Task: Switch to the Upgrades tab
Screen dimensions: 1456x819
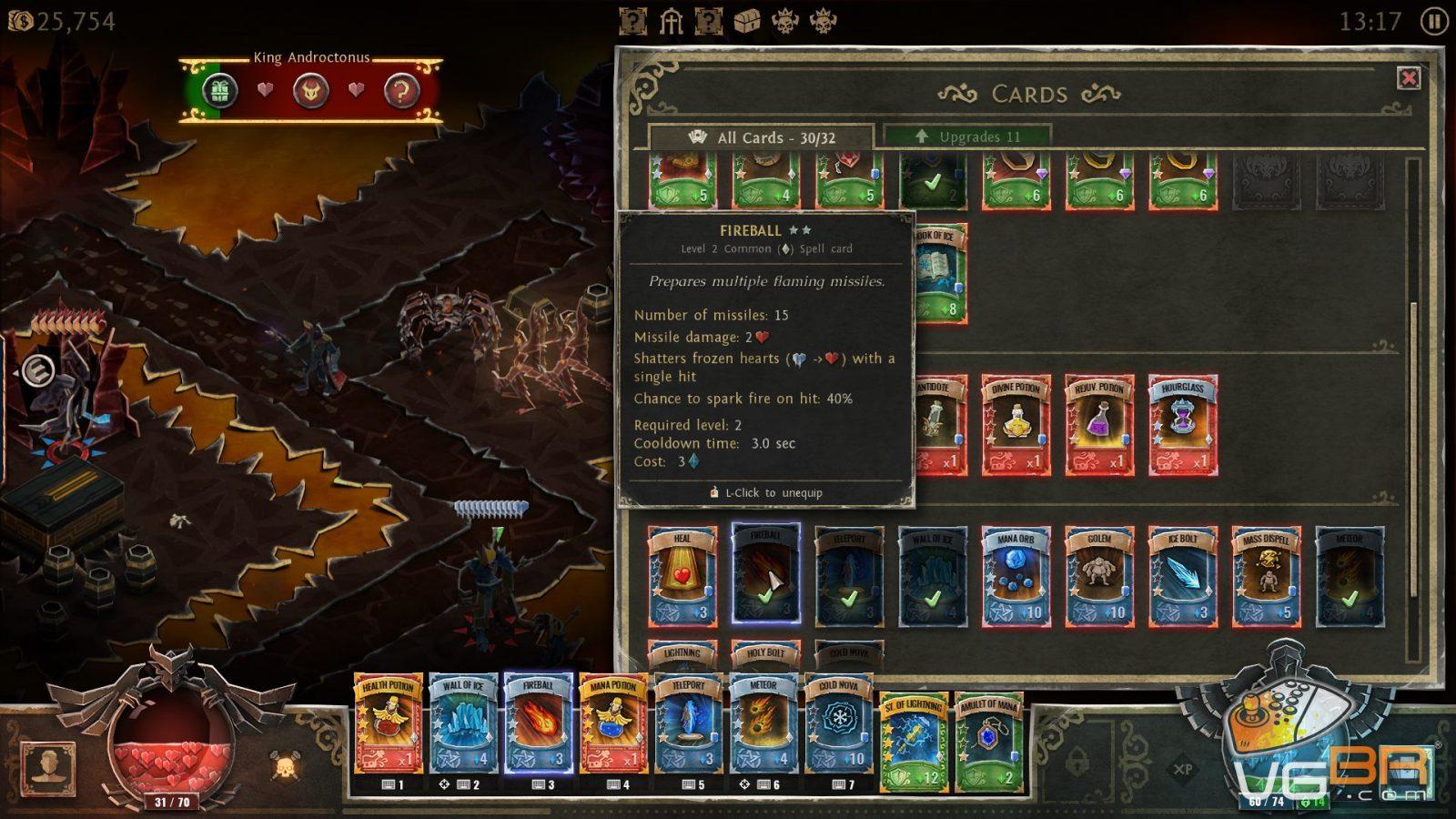Action: (x=968, y=136)
